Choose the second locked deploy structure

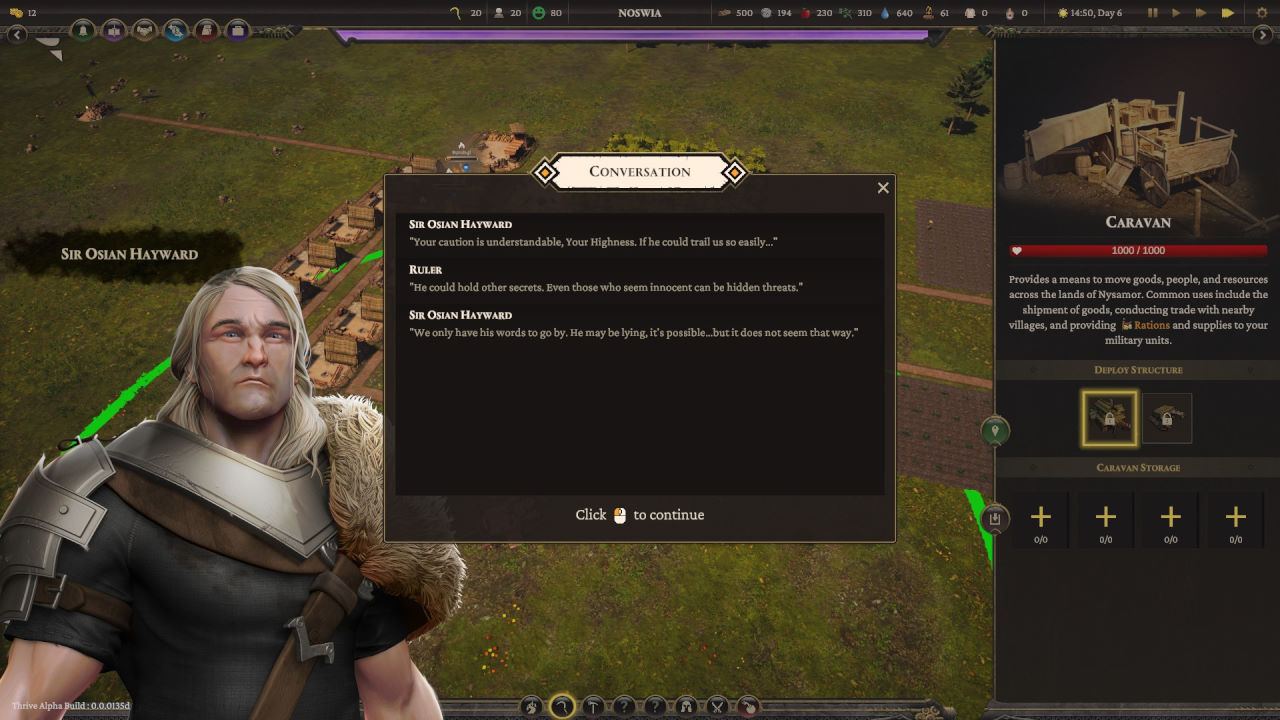(1167, 418)
